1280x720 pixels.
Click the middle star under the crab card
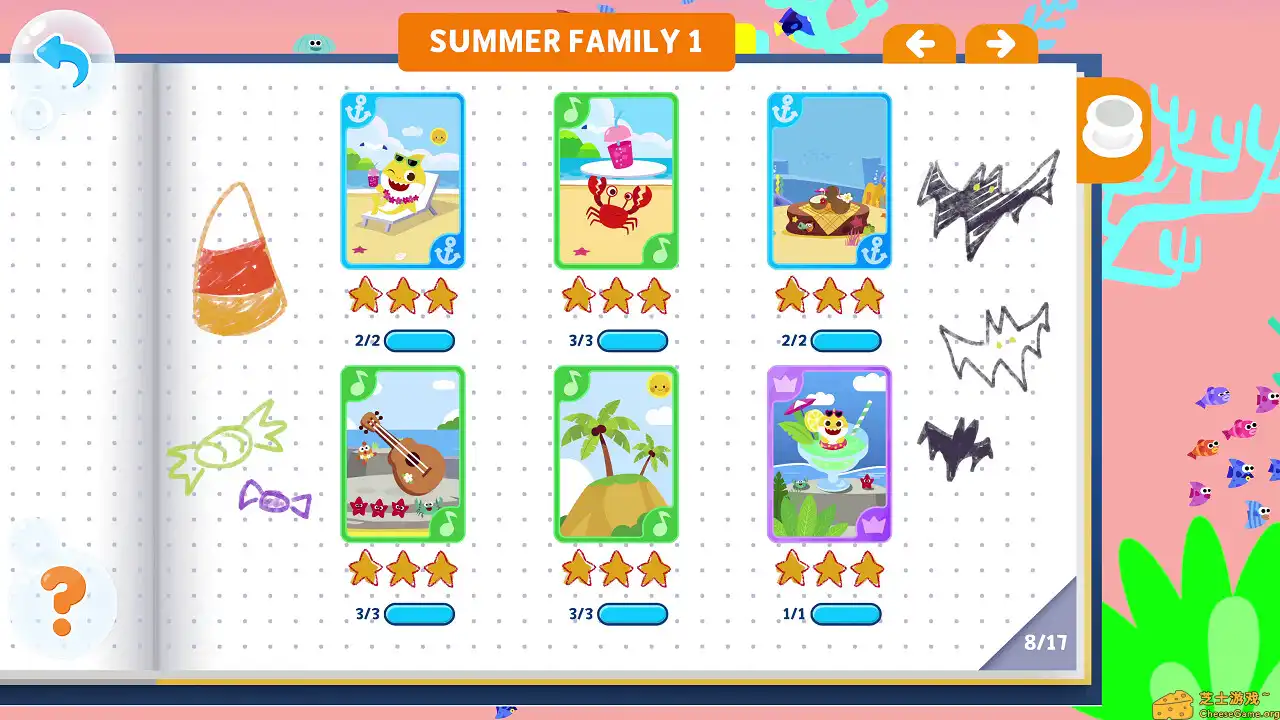tap(616, 295)
